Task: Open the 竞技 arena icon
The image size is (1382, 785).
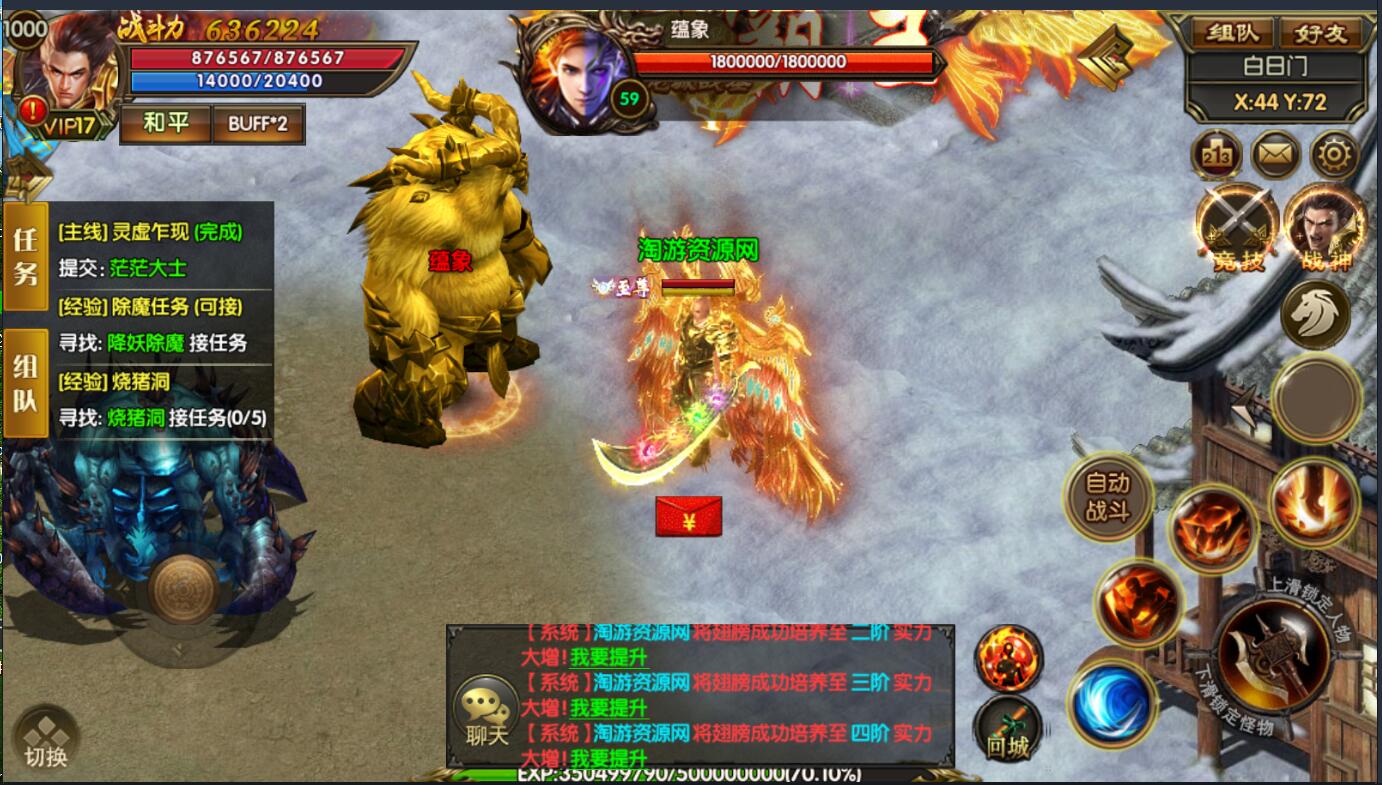Action: tap(1238, 228)
